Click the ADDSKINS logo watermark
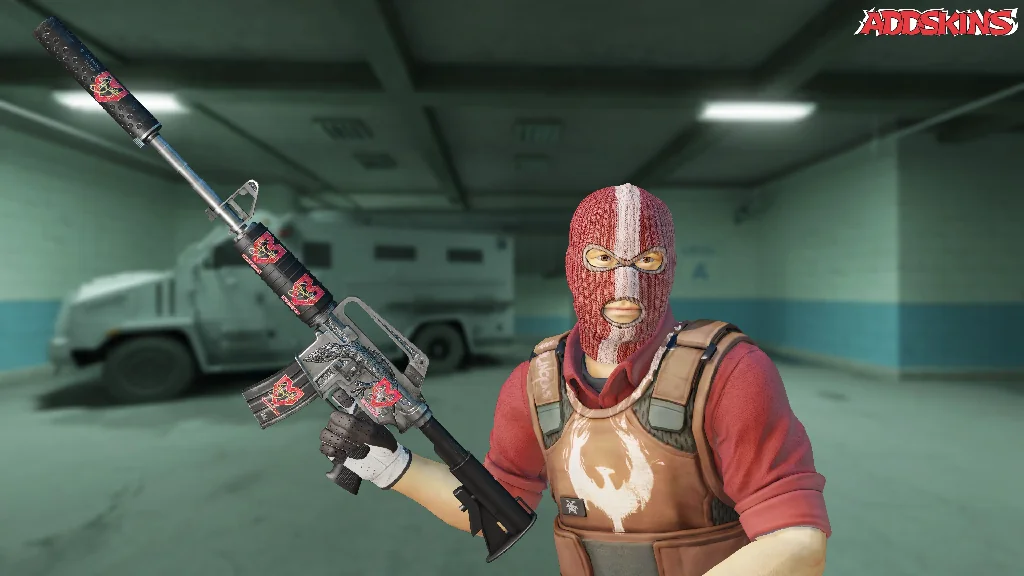1024x576 pixels. click(x=936, y=22)
